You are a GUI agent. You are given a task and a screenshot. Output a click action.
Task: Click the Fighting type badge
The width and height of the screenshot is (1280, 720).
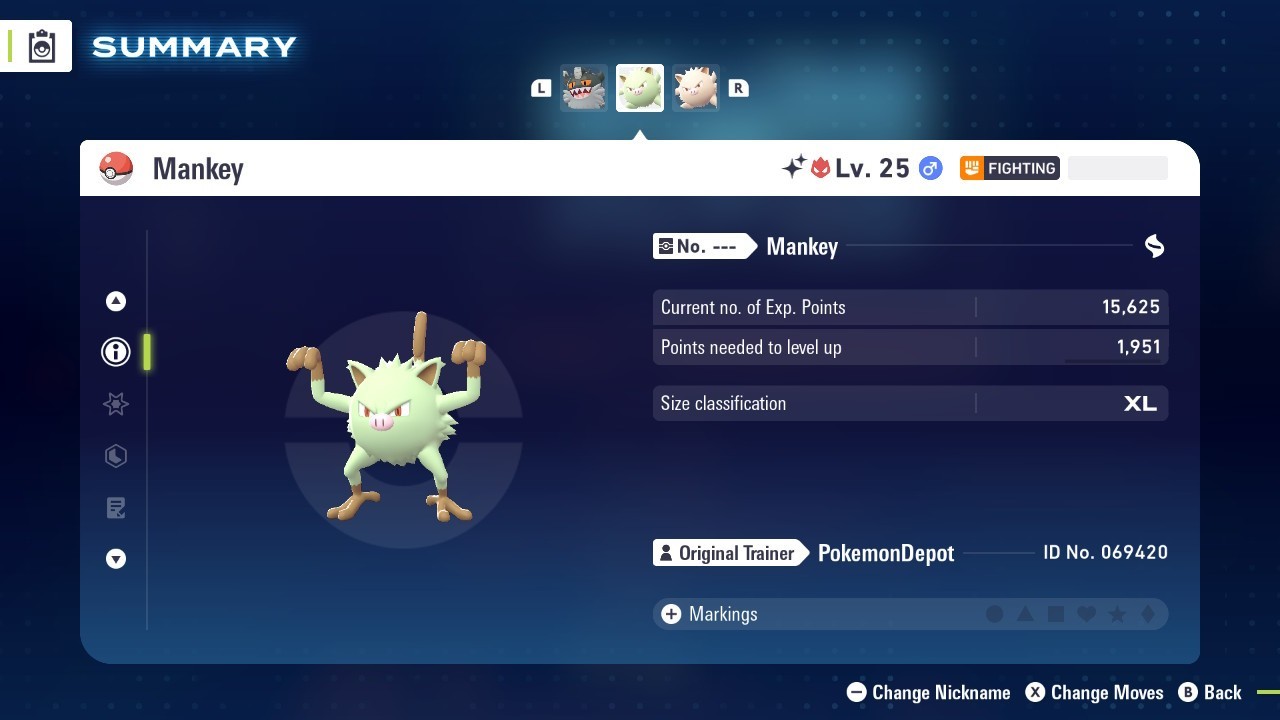tap(1009, 168)
